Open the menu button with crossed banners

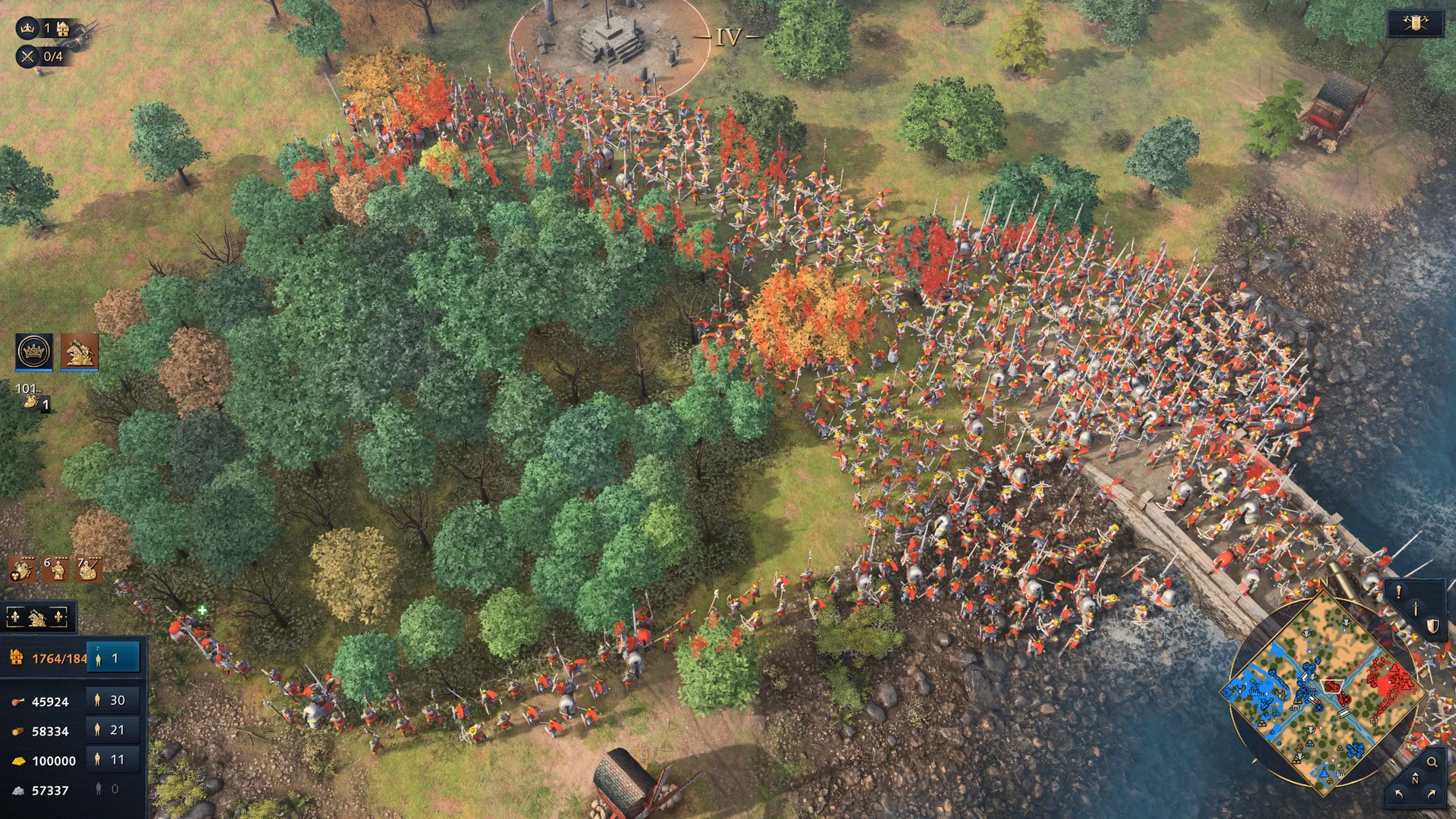1414,24
